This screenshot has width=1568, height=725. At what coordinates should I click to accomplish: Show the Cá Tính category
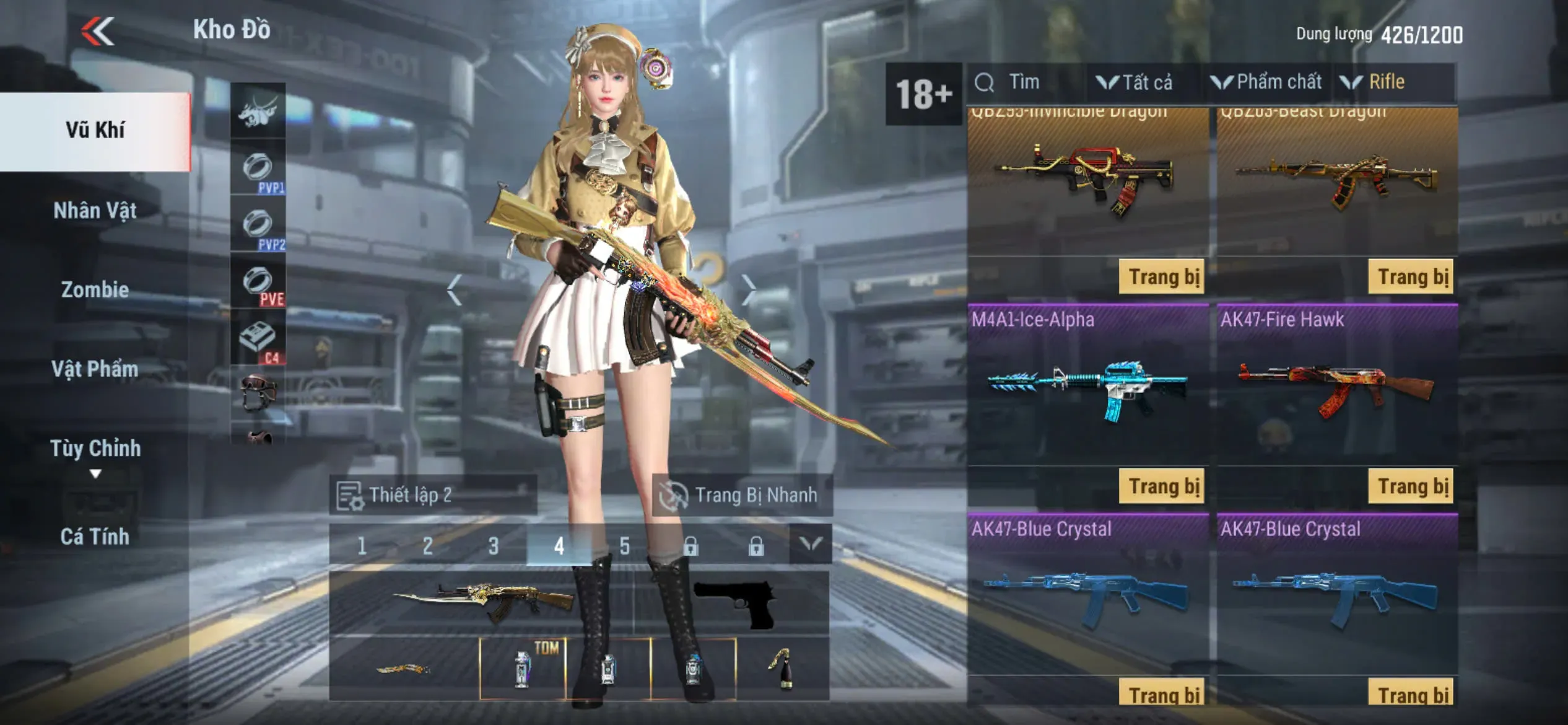[95, 537]
